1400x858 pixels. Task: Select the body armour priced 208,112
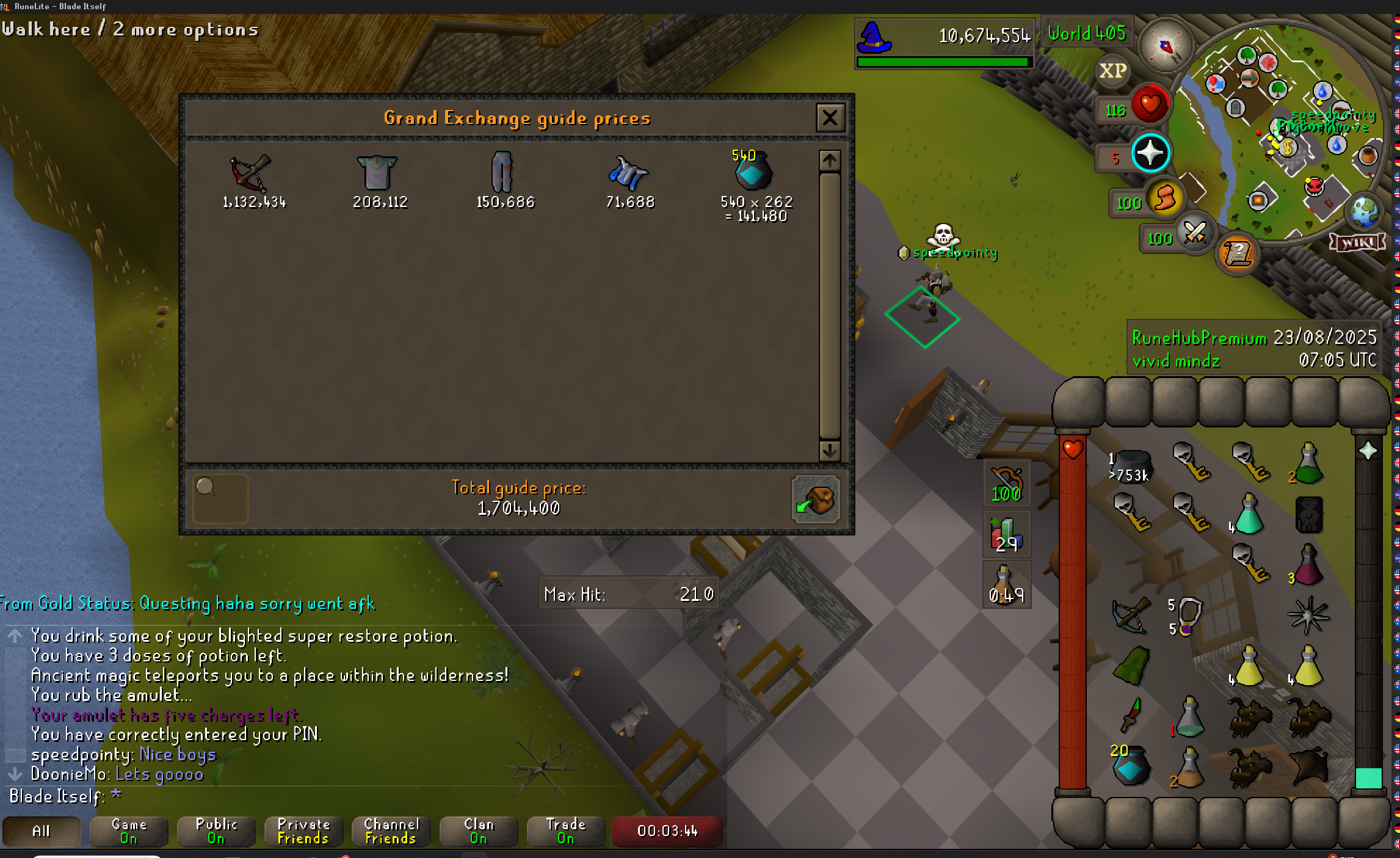point(377,173)
